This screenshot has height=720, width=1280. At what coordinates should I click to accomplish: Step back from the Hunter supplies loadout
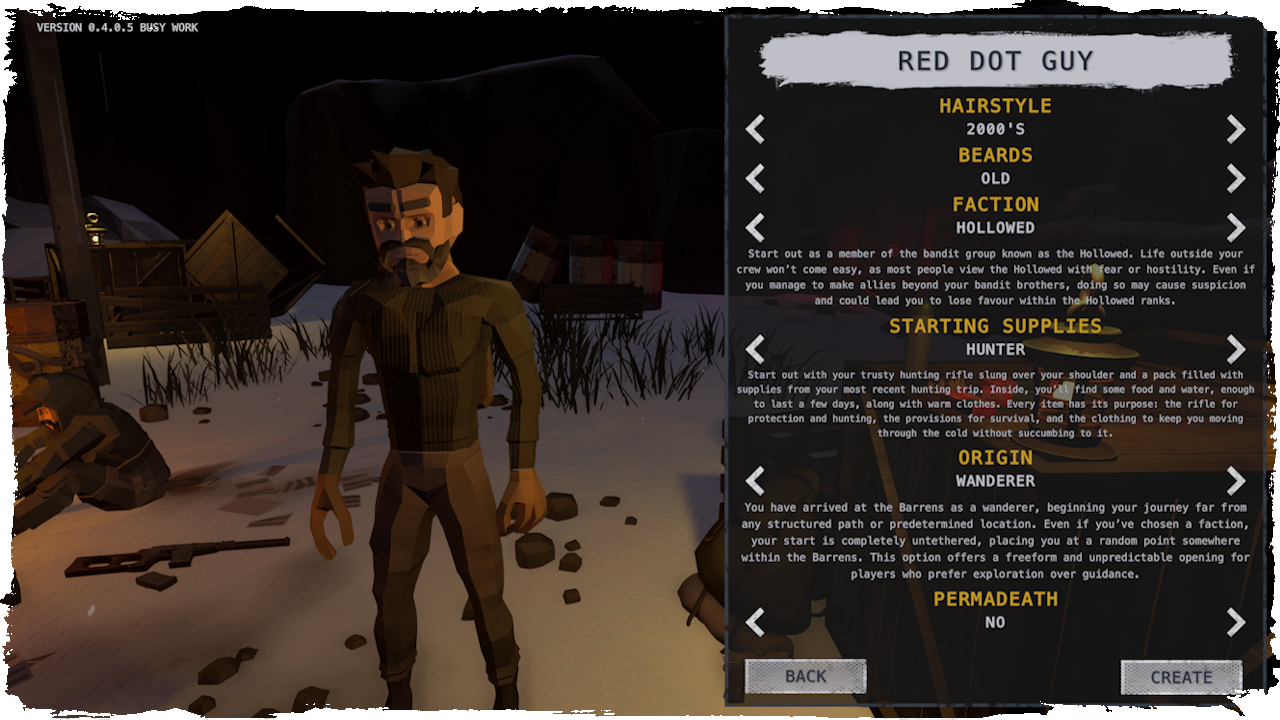(755, 349)
